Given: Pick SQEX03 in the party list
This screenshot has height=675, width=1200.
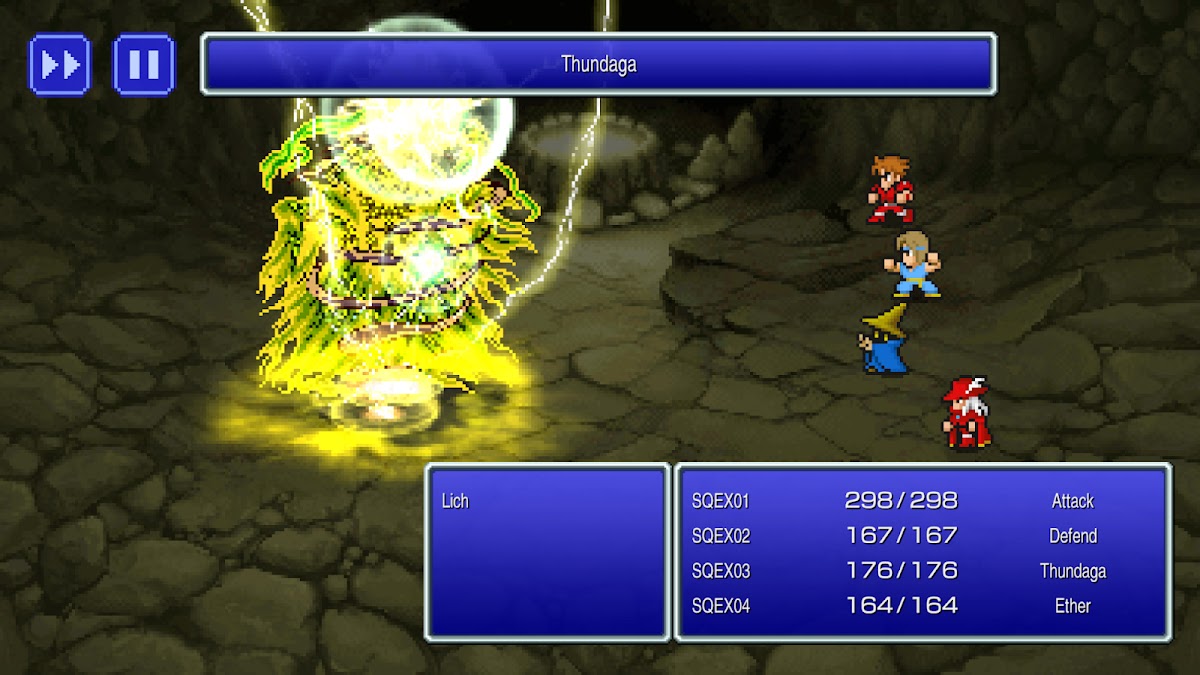Looking at the screenshot, I should (x=721, y=571).
